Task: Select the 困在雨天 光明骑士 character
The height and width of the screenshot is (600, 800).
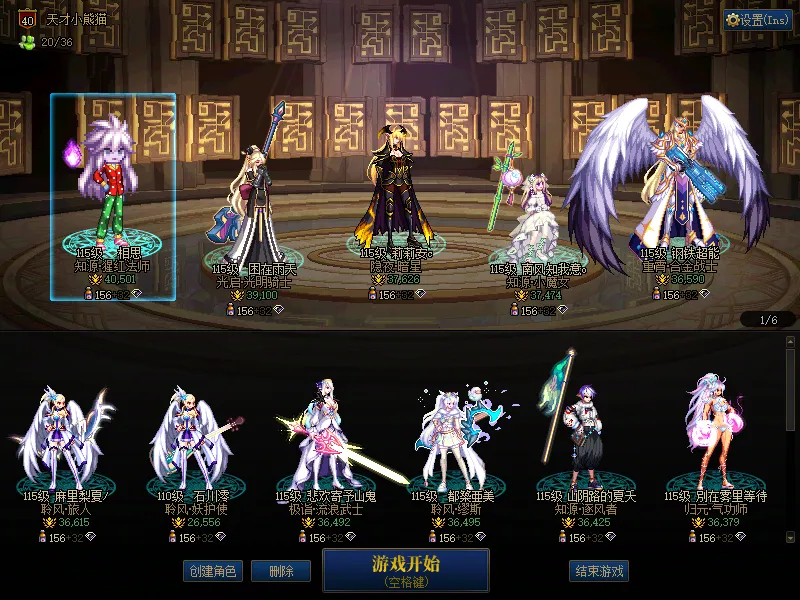Action: [x=255, y=200]
